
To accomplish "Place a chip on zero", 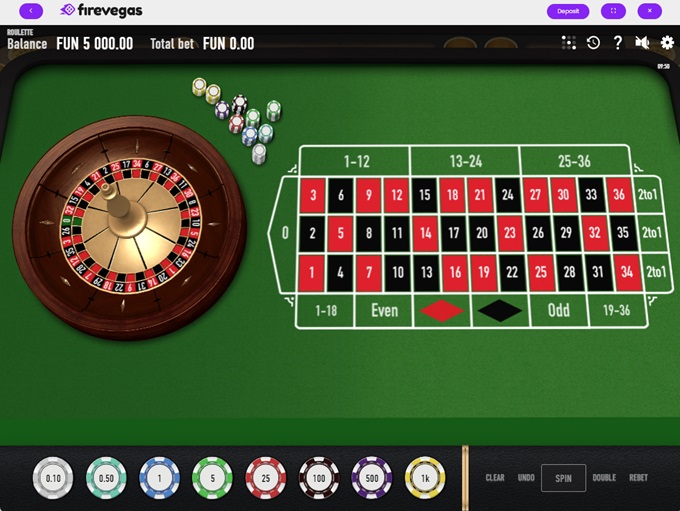I will 285,234.
